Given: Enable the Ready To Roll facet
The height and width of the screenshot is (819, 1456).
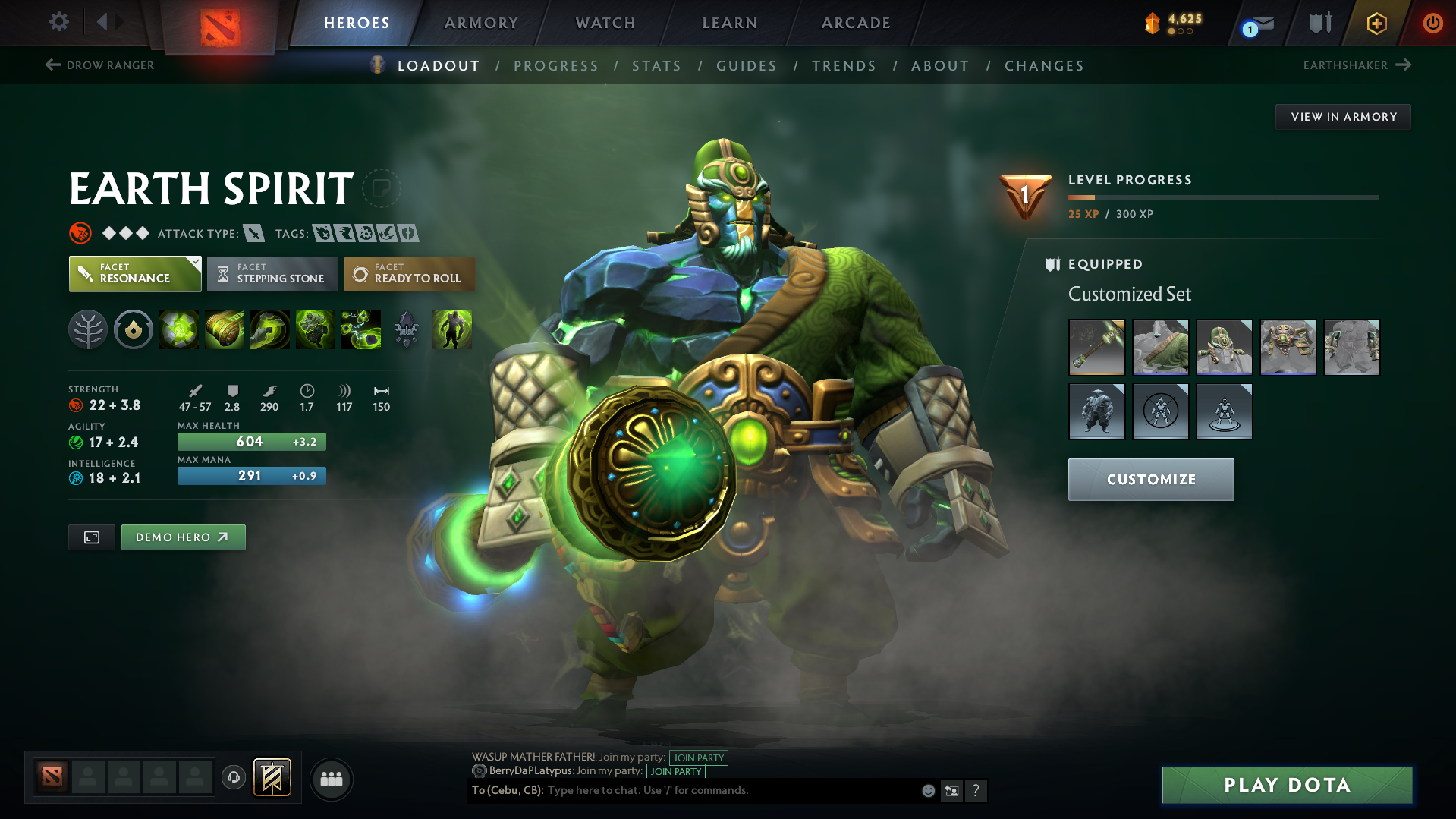Looking at the screenshot, I should [x=409, y=273].
